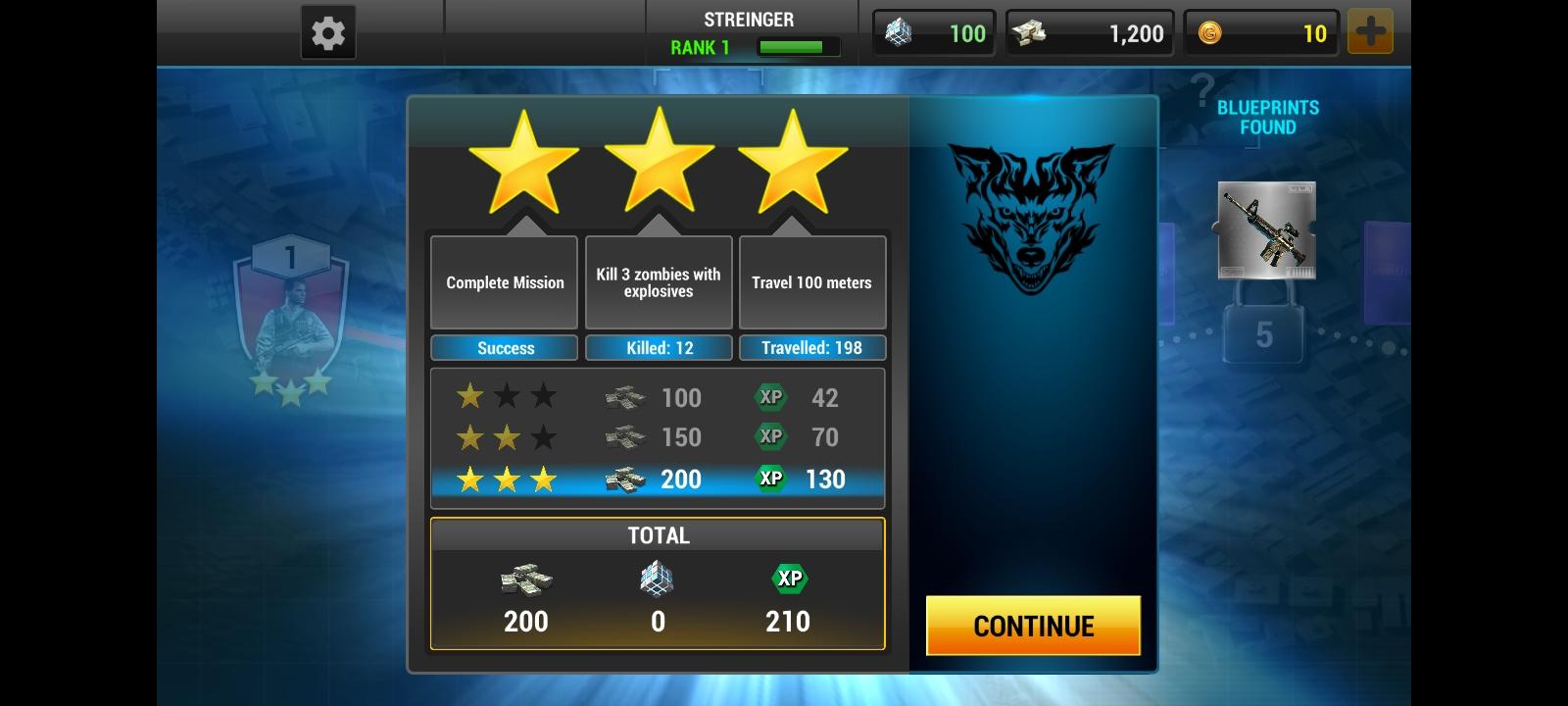
Task: Click the Travelled: 198 status bar
Action: 811,347
